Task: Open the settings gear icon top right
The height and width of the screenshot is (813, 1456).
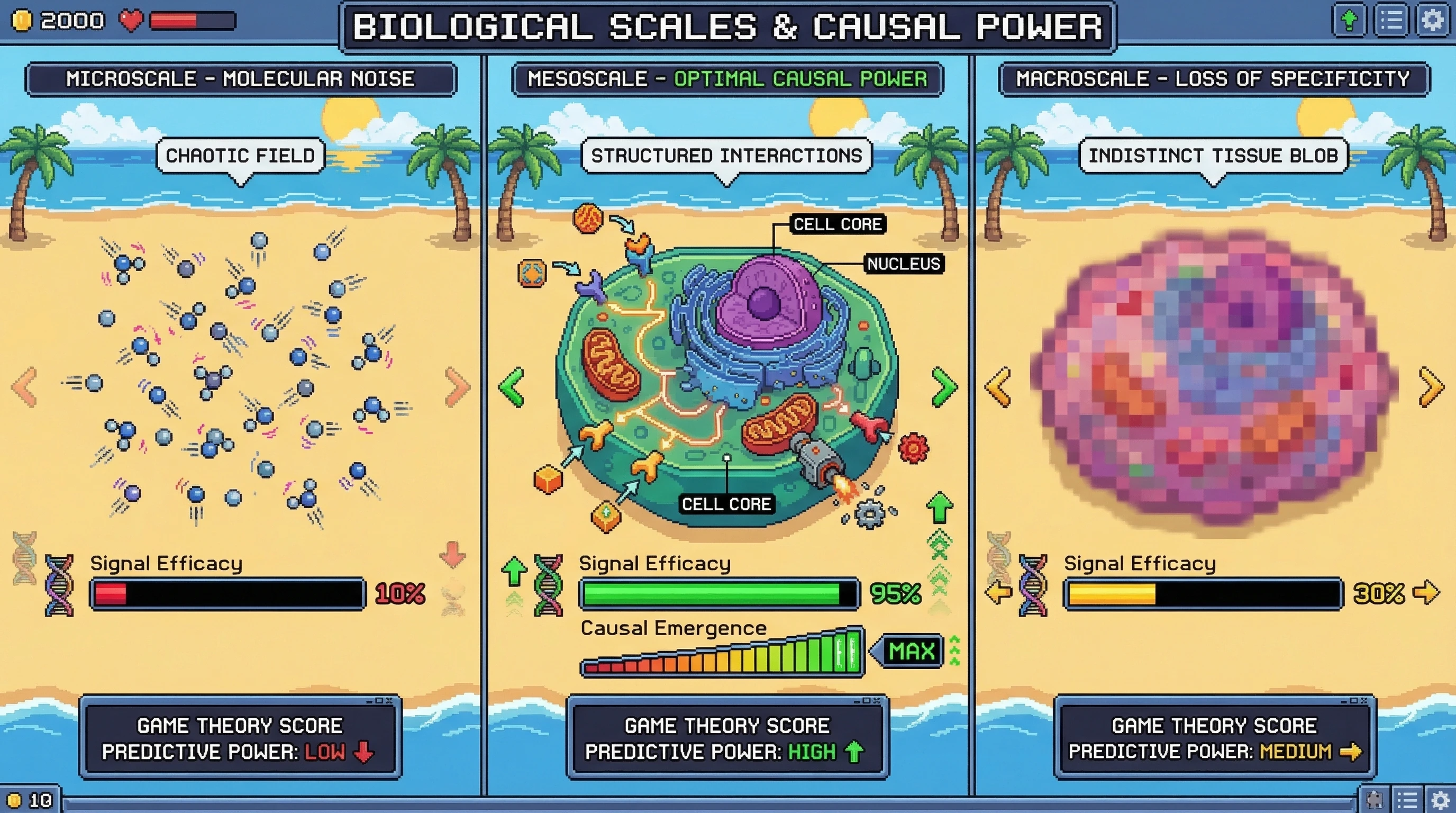Action: (x=1433, y=21)
